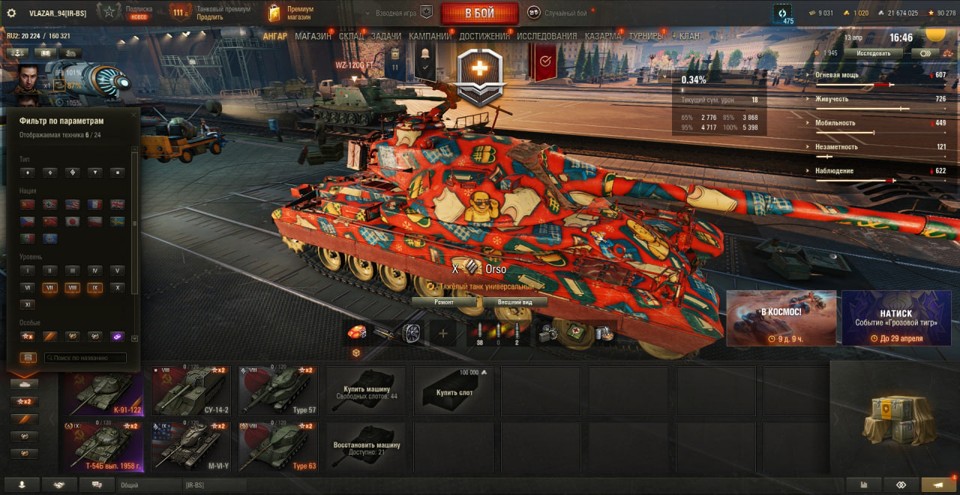Viewport: 960px width, 495px height.
Task: Show the ДОСТИЖЕНИЯ tab
Action: (x=485, y=36)
